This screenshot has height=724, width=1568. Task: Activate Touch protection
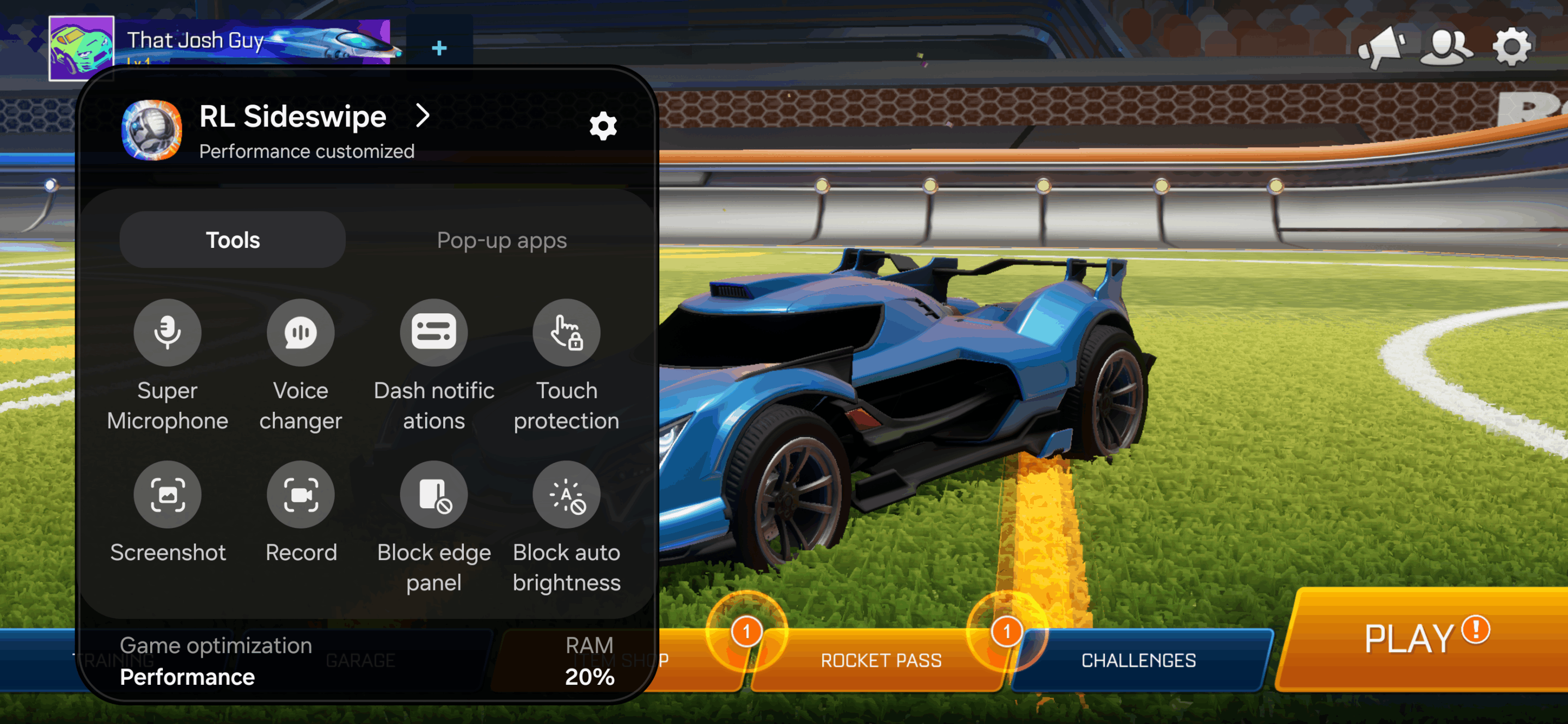pyautogui.click(x=566, y=332)
